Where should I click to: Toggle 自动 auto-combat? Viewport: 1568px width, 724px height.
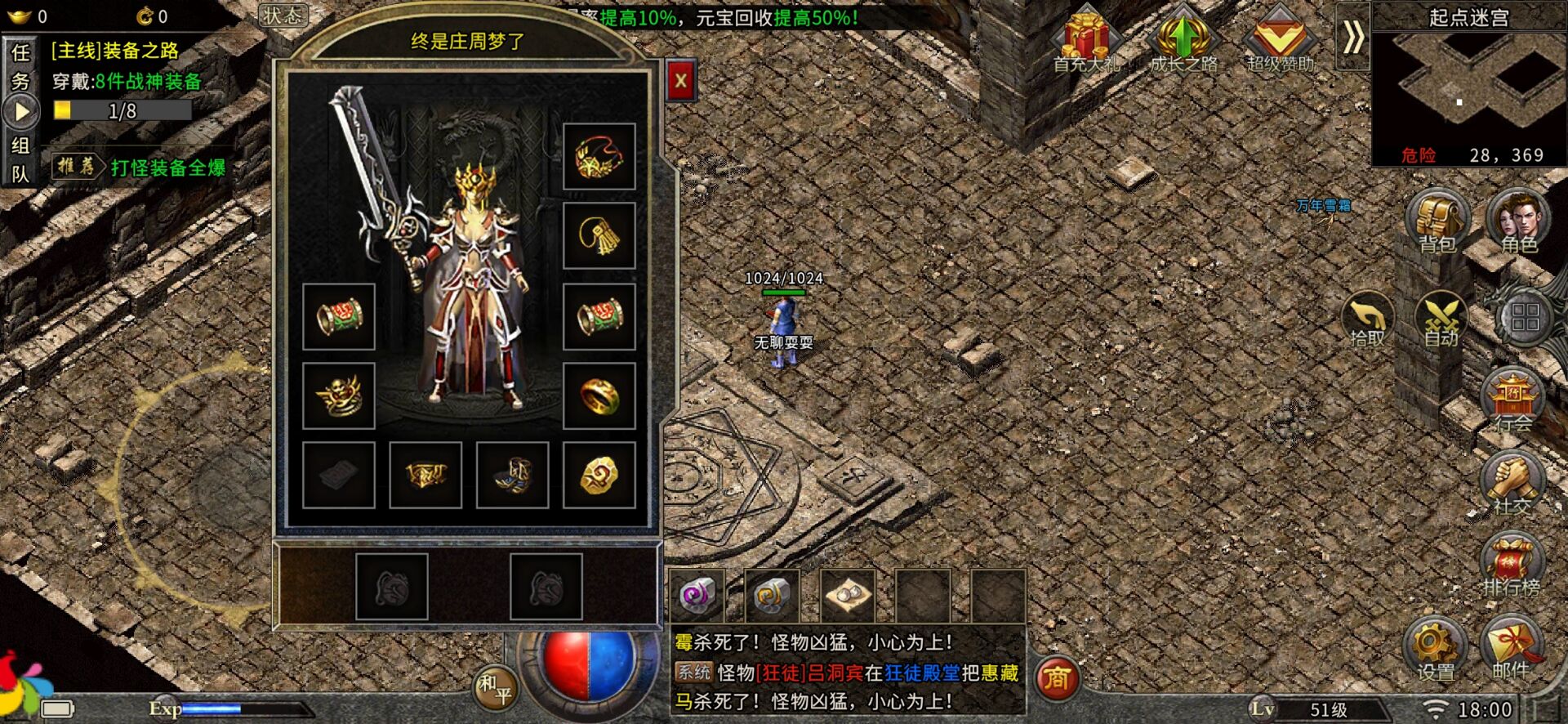pos(1441,319)
